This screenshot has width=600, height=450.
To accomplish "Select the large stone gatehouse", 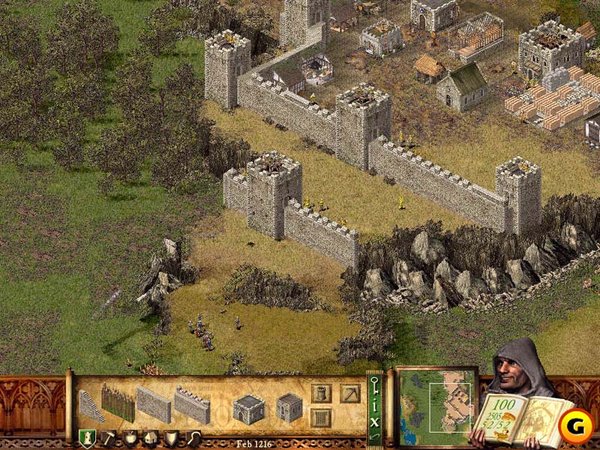I will tap(248, 408).
